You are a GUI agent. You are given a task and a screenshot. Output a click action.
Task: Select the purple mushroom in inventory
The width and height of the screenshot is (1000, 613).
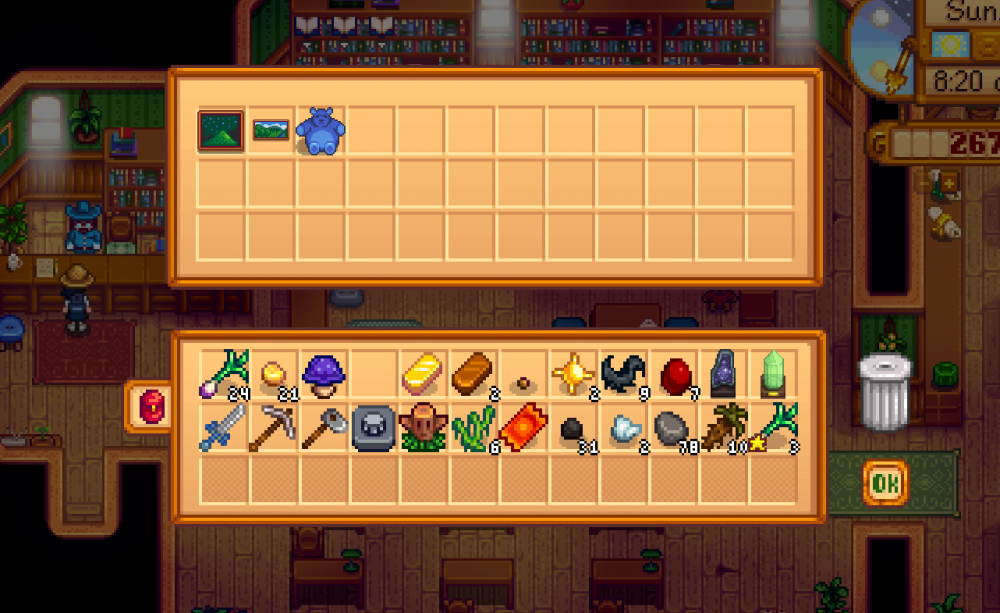coord(324,374)
